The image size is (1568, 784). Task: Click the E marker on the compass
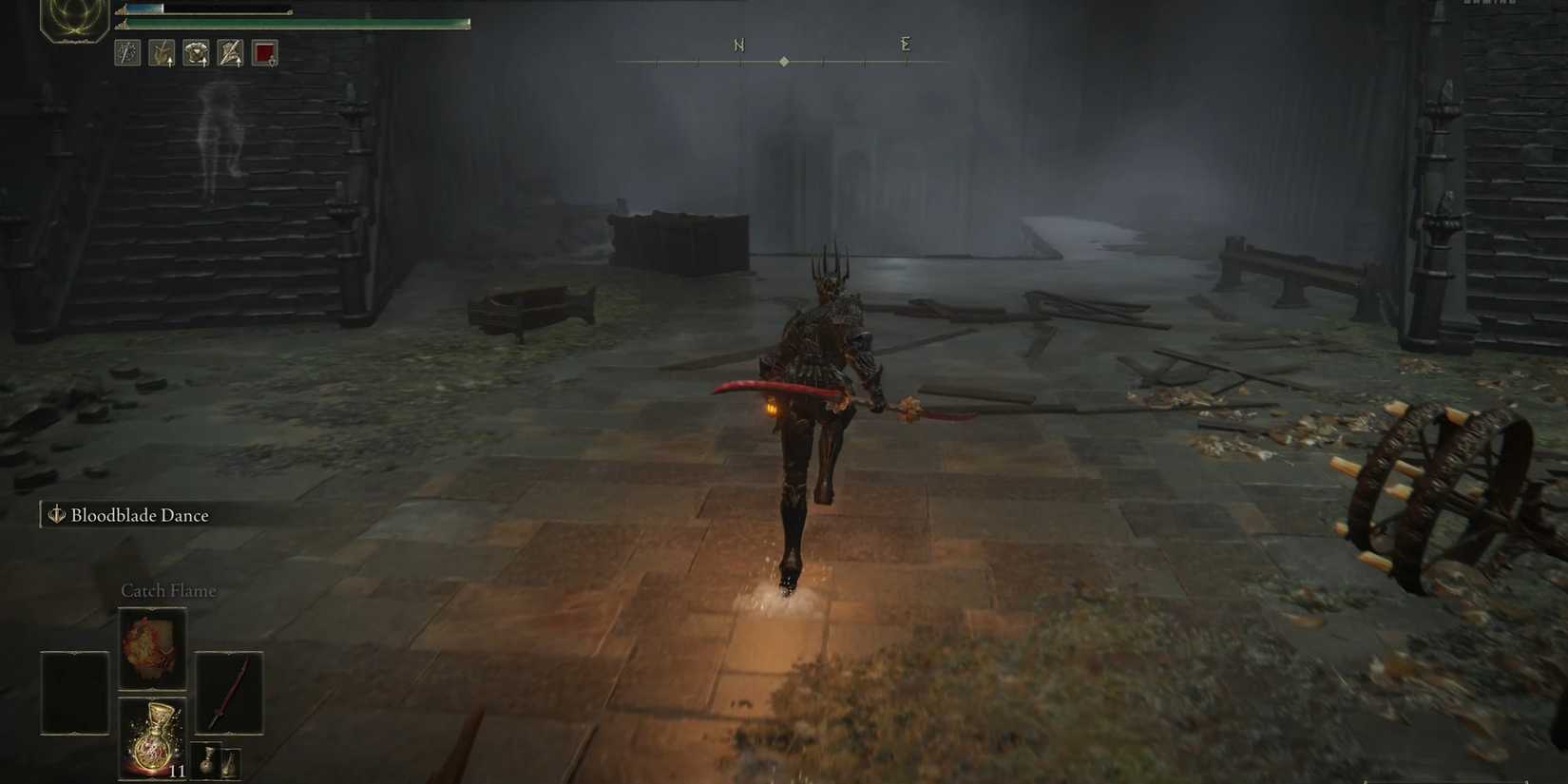click(x=905, y=44)
